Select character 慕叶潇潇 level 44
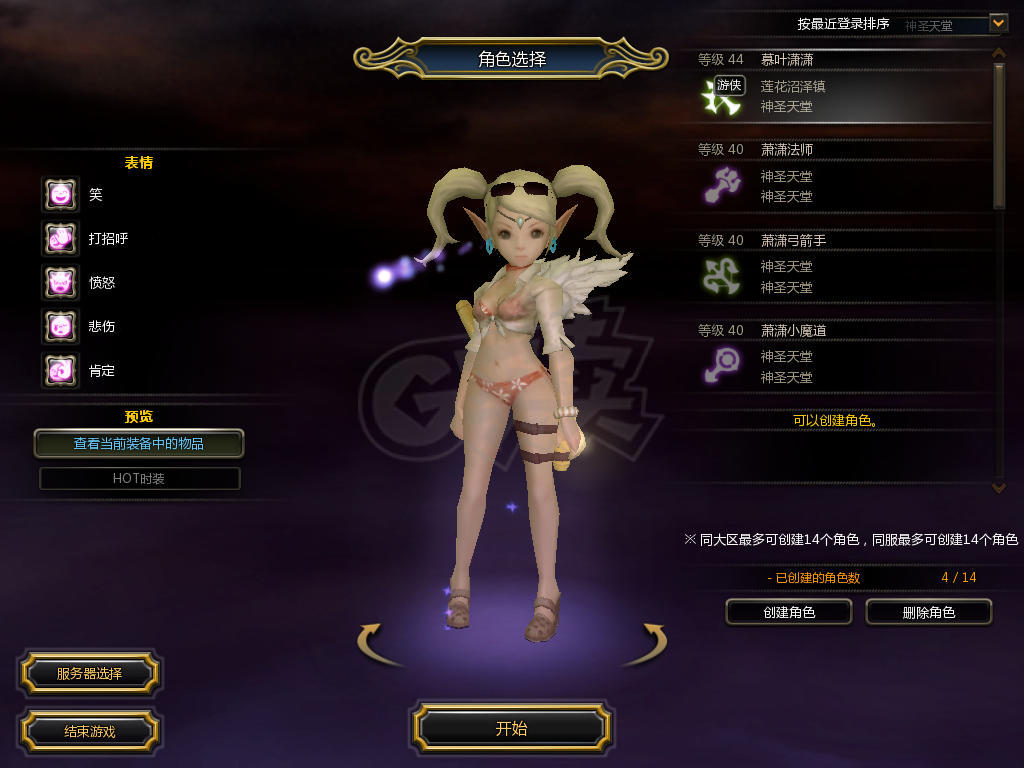The height and width of the screenshot is (768, 1024). click(x=840, y=86)
